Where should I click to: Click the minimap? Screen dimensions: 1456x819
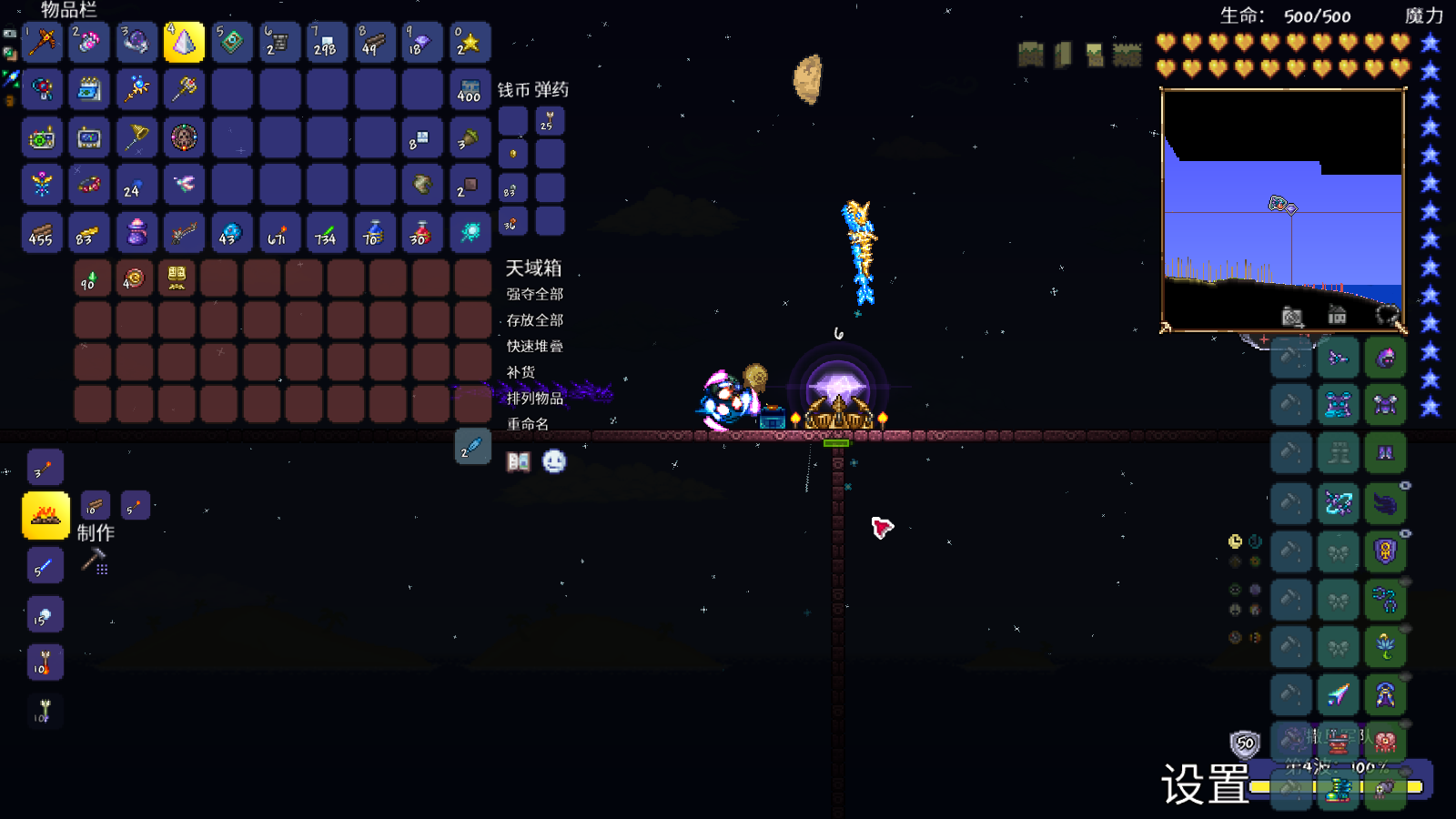(x=1283, y=210)
